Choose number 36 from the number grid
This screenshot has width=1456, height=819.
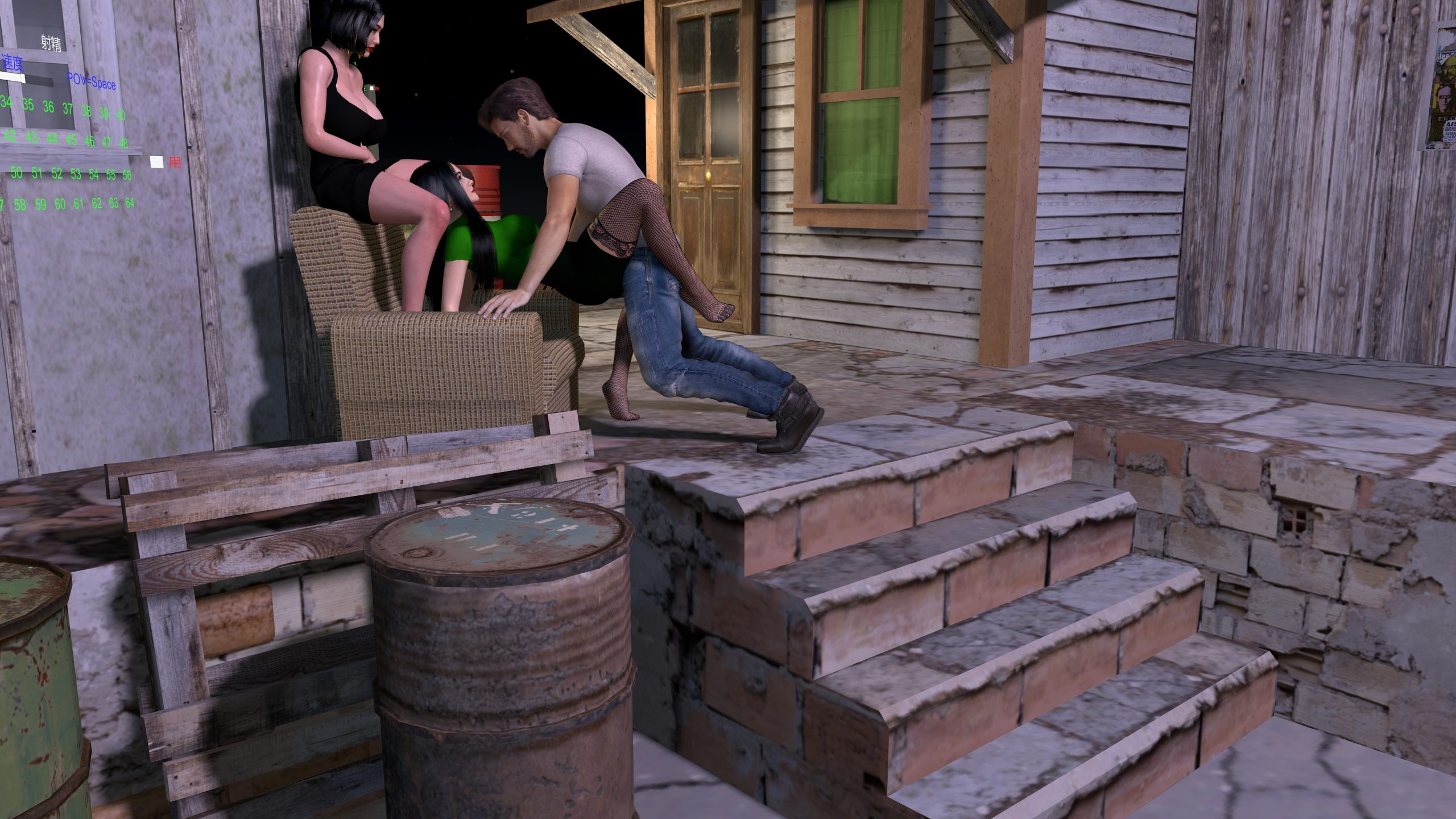coord(48,107)
